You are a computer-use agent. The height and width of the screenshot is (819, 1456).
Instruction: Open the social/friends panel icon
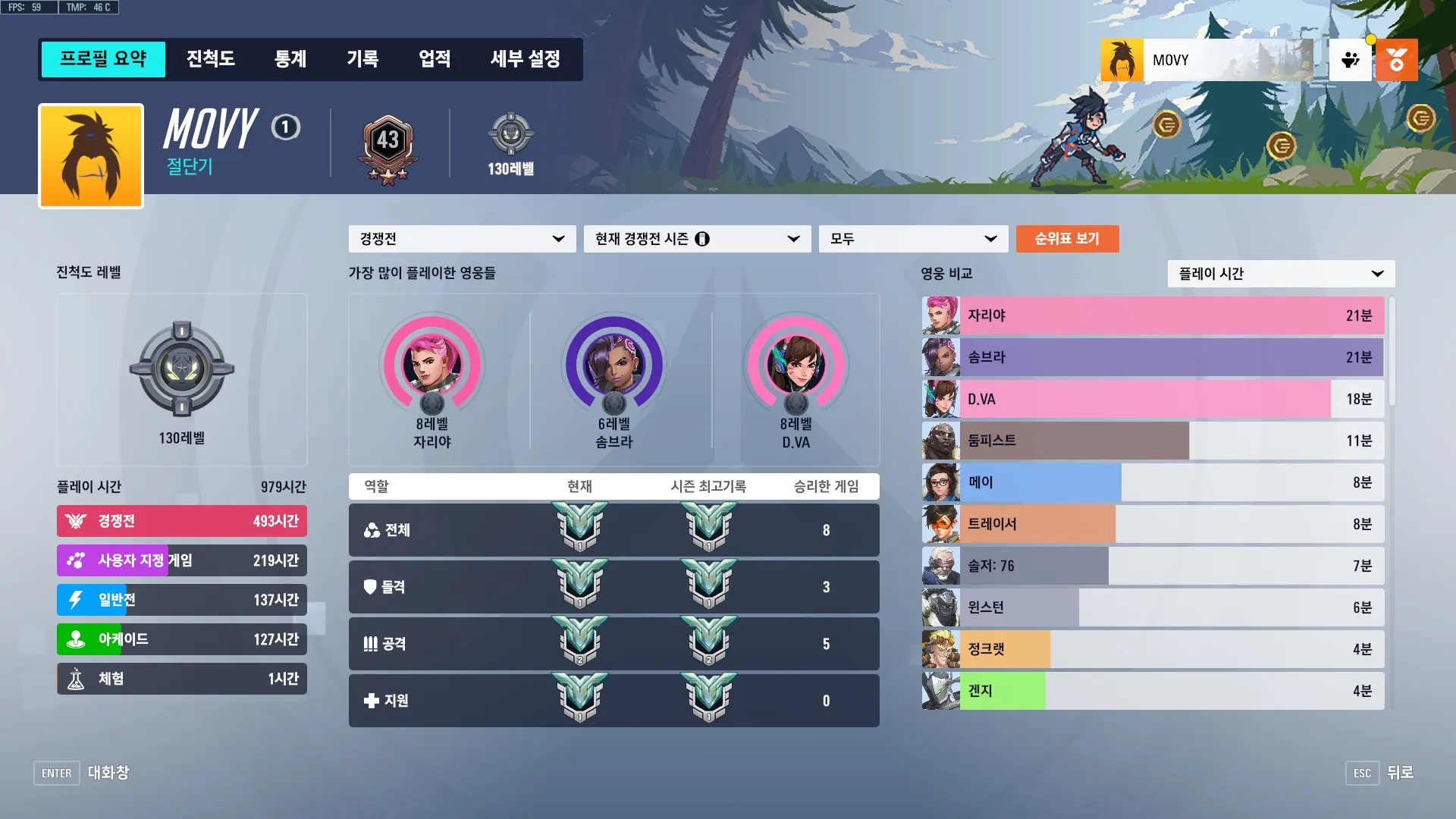(1350, 59)
